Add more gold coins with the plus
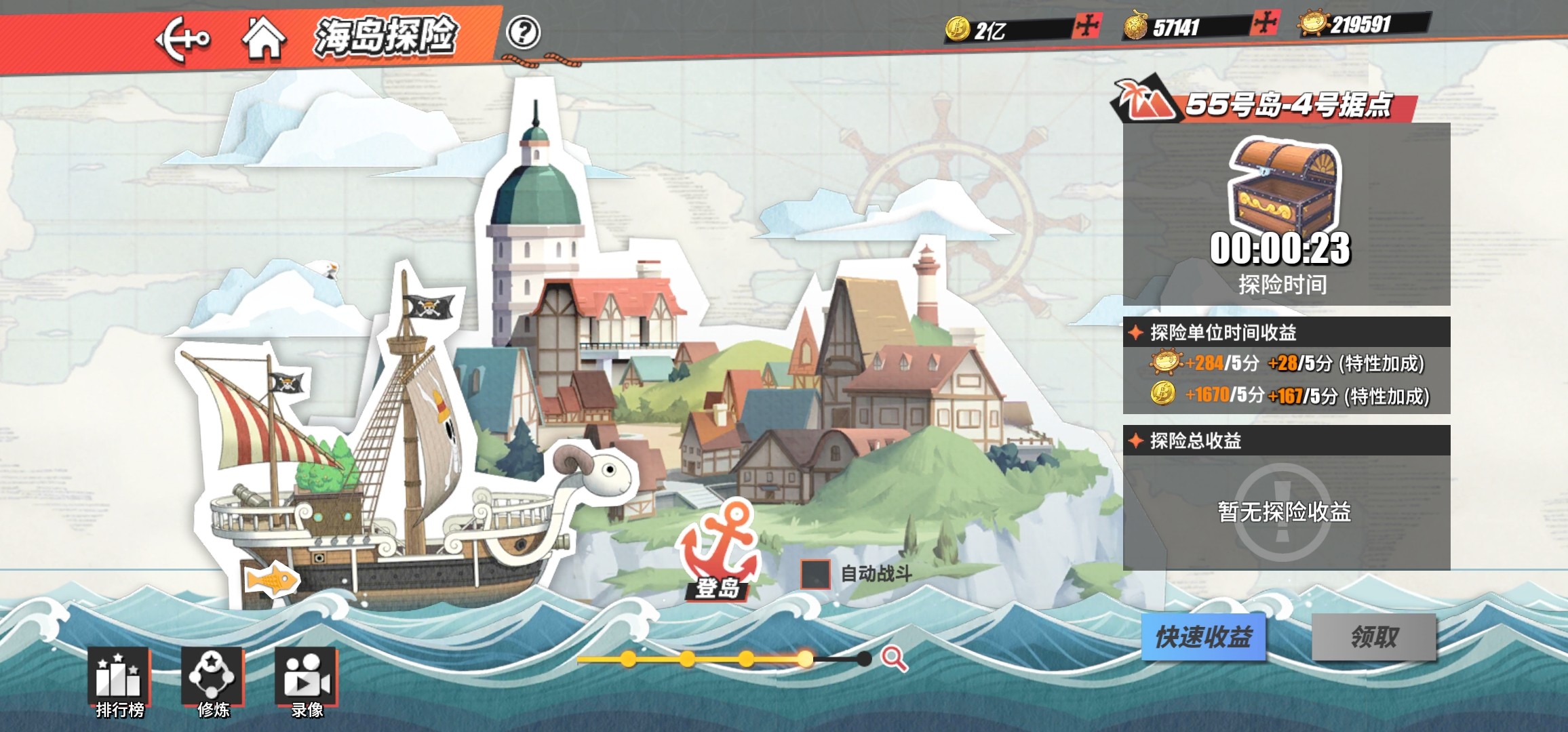1568x732 pixels. pos(1086,26)
